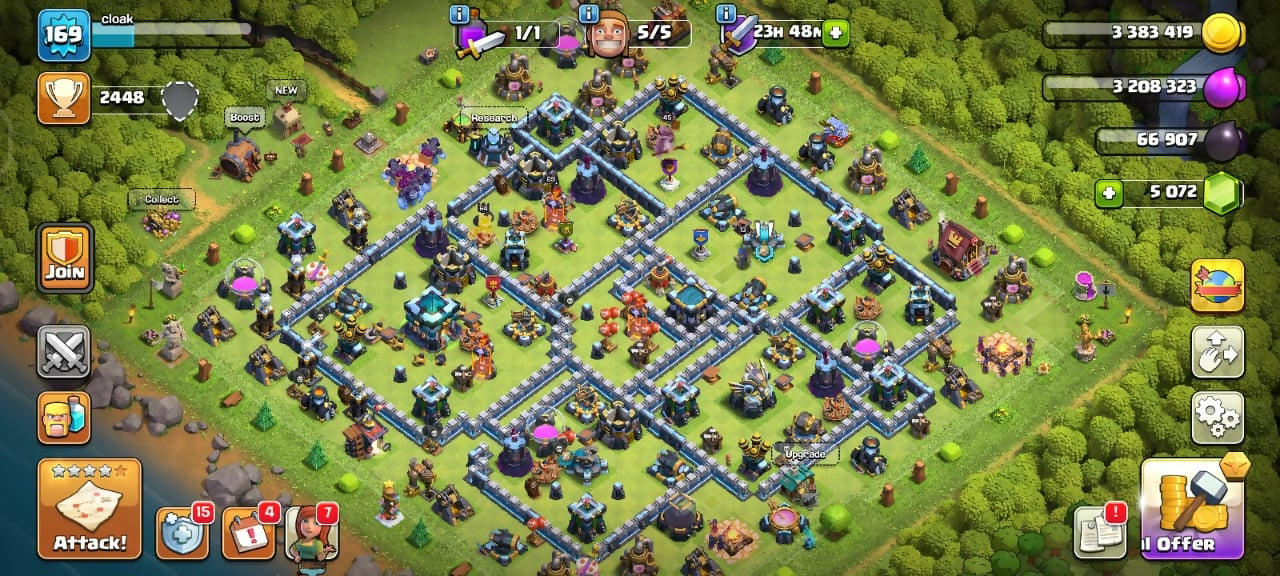This screenshot has width=1280, height=576.
Task: Open the events calendar with 4 badge
Action: [x=246, y=534]
